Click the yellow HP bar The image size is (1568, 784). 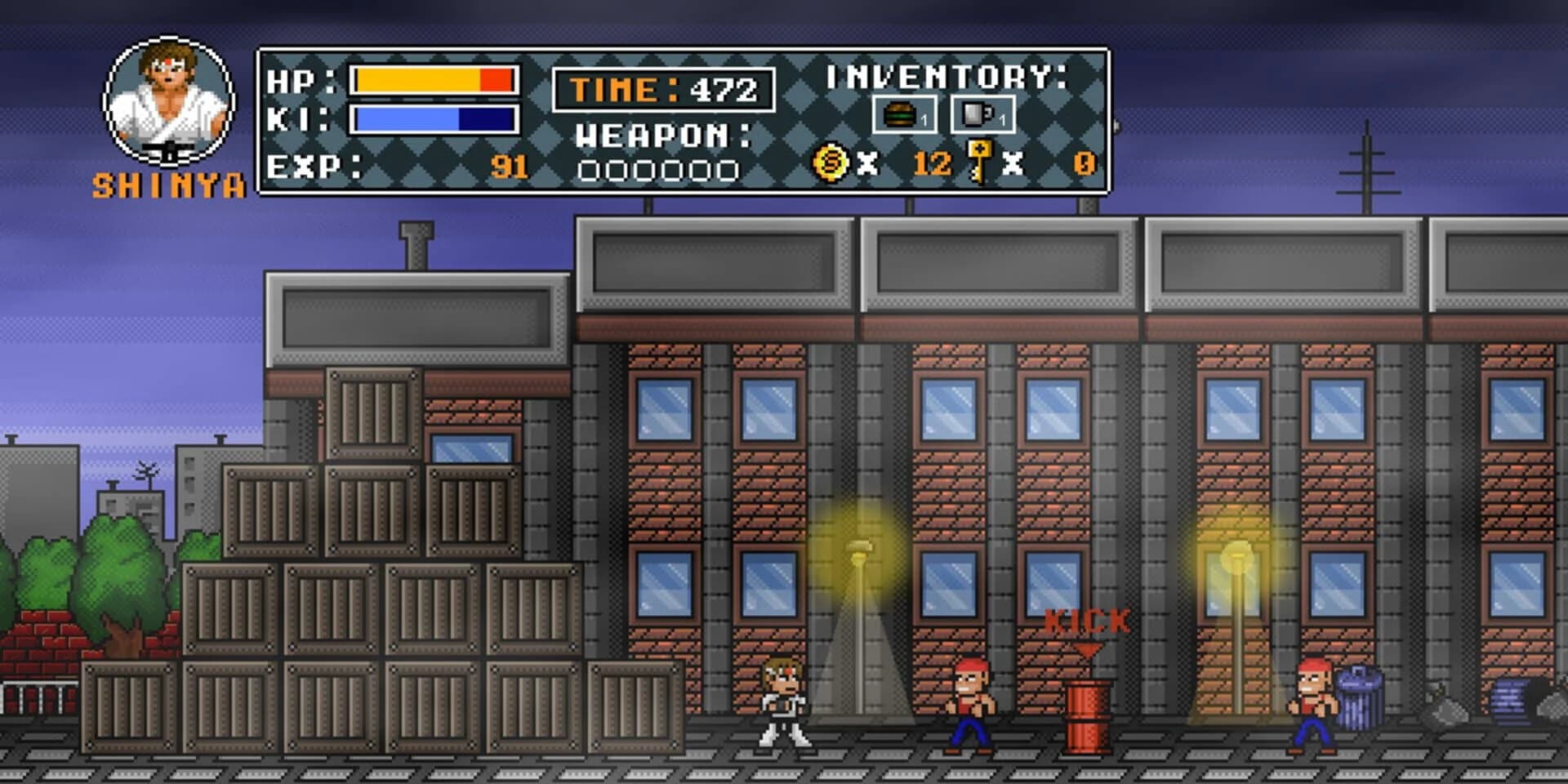(416, 80)
